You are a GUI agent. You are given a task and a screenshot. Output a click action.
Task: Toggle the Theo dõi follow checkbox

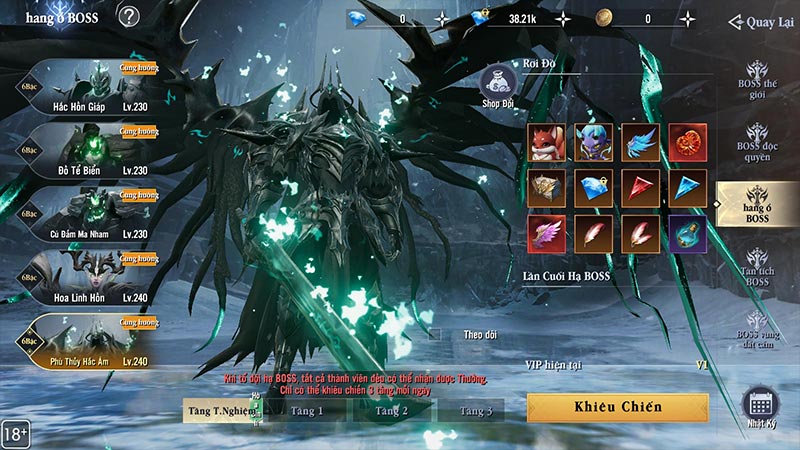tap(433, 334)
